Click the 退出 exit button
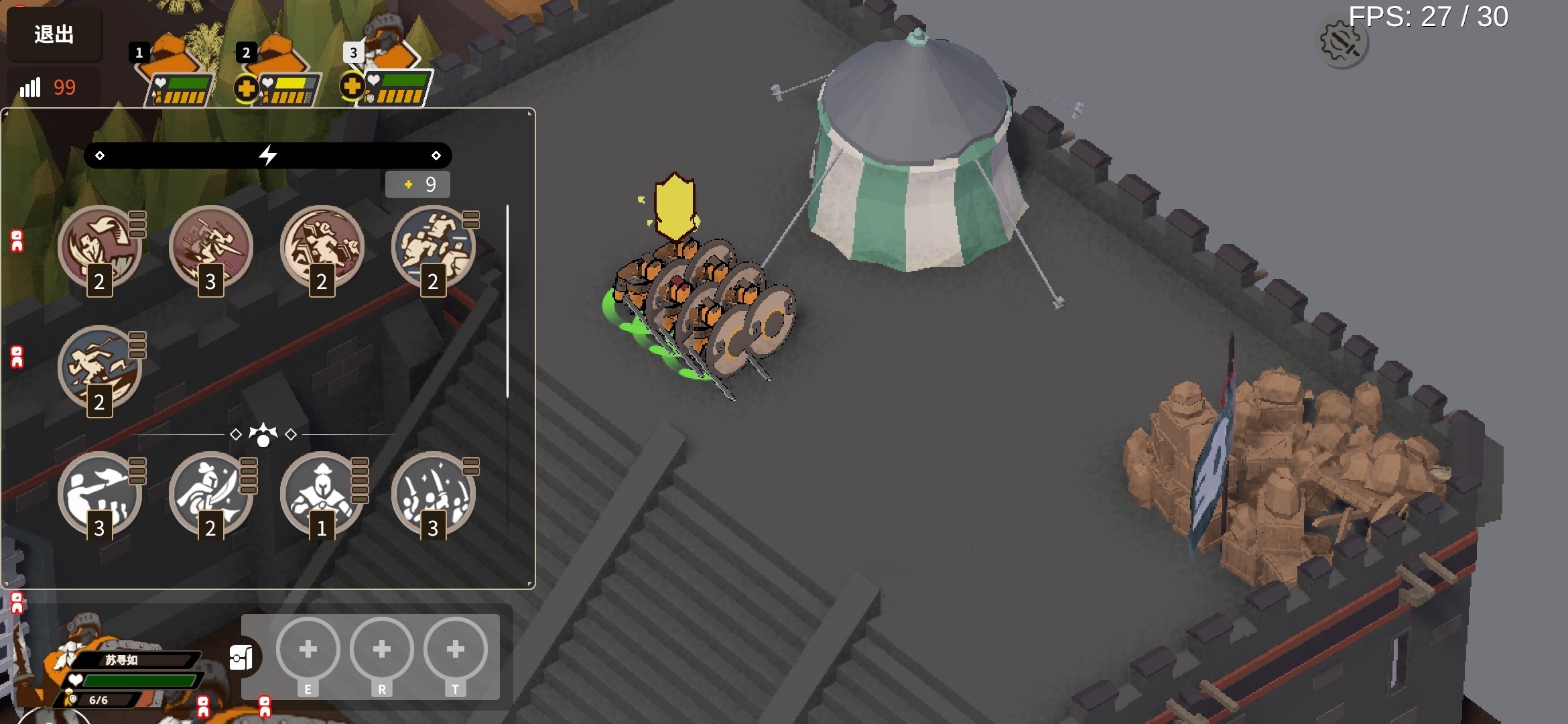The width and height of the screenshot is (1568, 724). [54, 34]
